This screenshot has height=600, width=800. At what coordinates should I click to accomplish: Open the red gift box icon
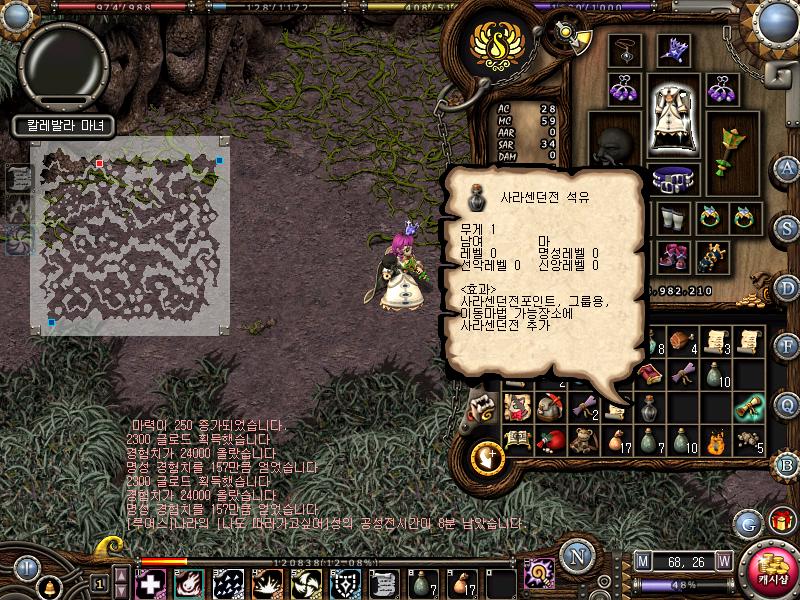pyautogui.click(x=779, y=521)
